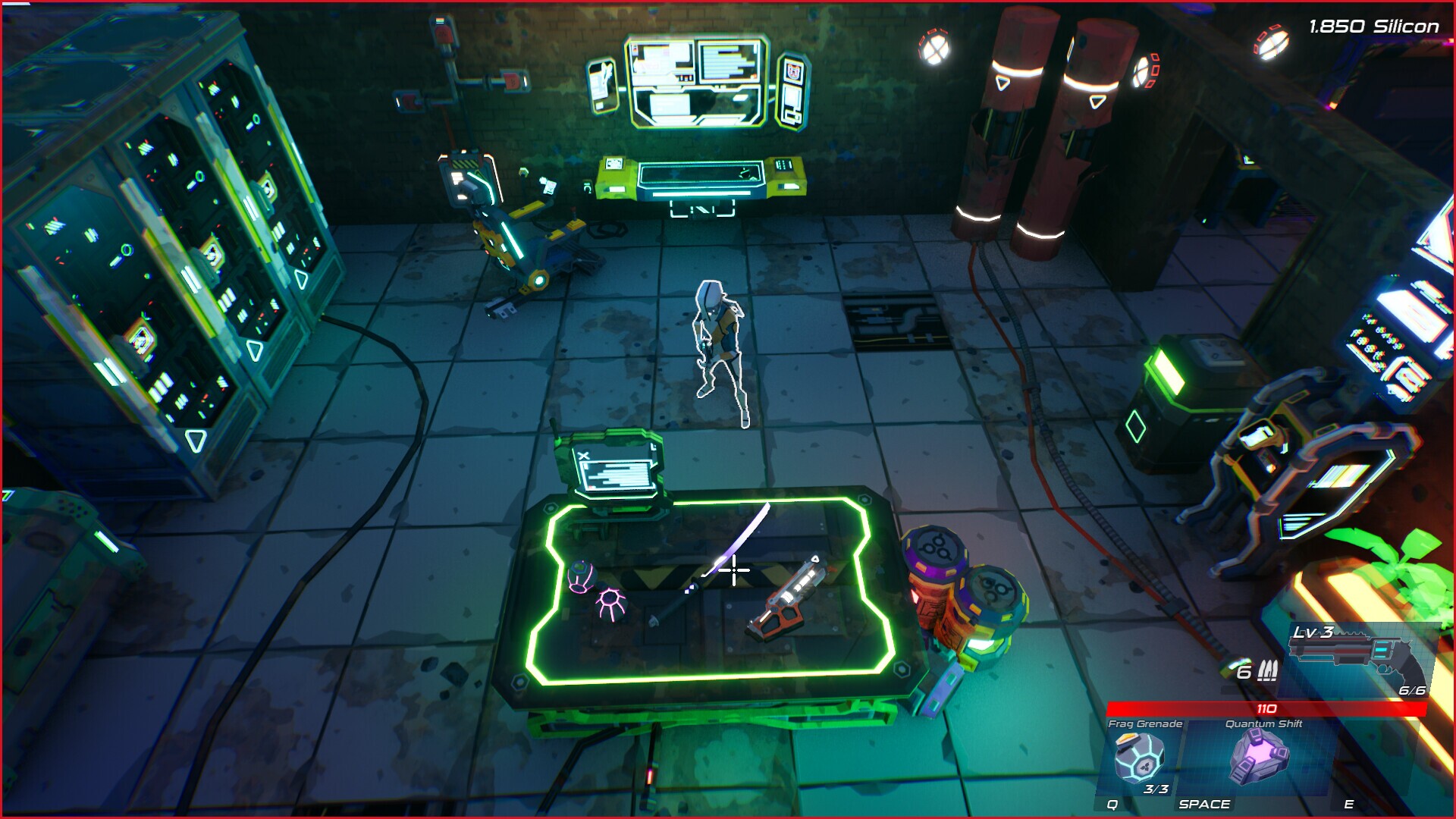Viewport: 1456px width, 819px height.
Task: Activate the Quantum Shift ability icon
Action: (x=1259, y=757)
